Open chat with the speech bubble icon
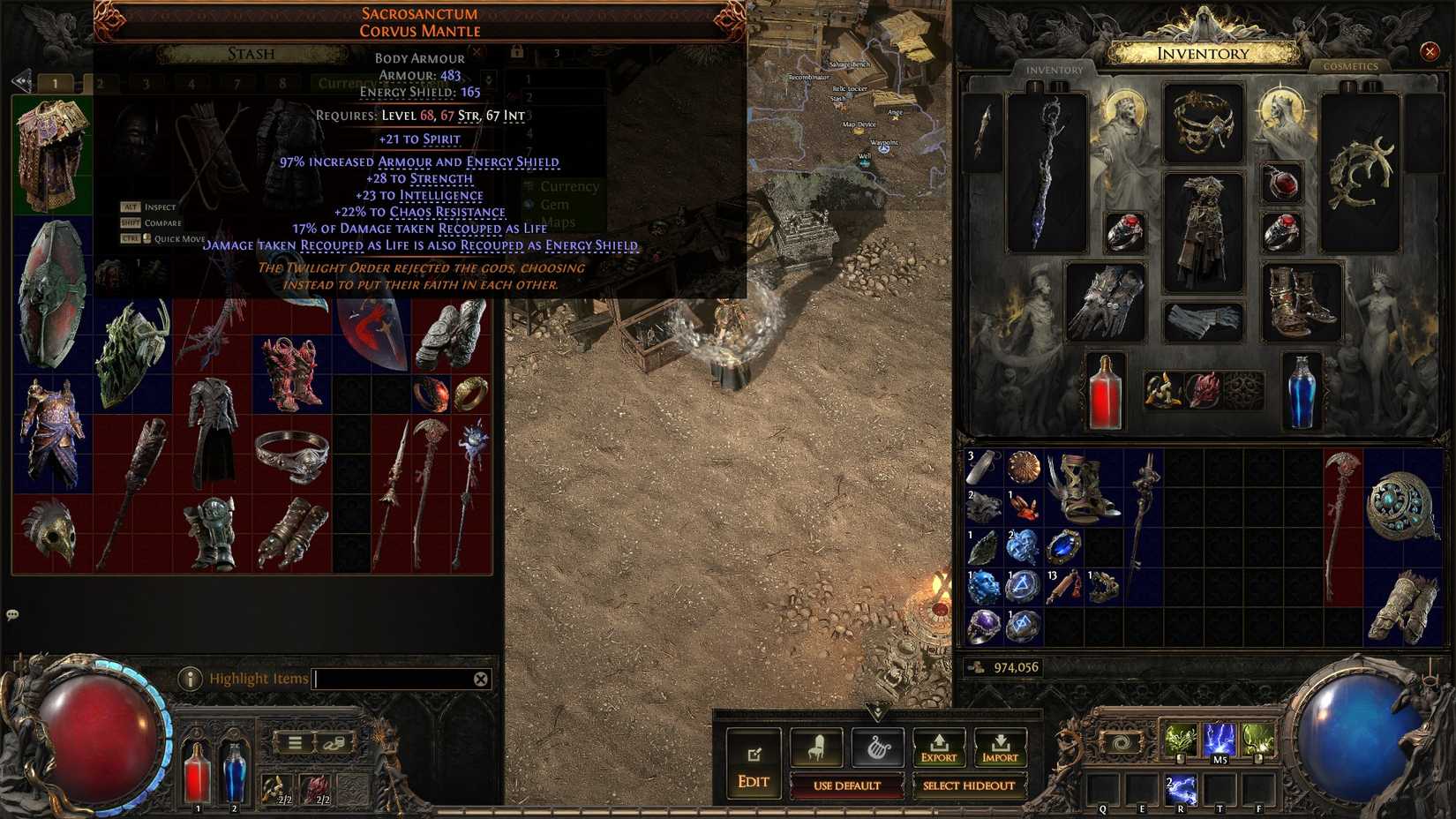 pyautogui.click(x=12, y=616)
